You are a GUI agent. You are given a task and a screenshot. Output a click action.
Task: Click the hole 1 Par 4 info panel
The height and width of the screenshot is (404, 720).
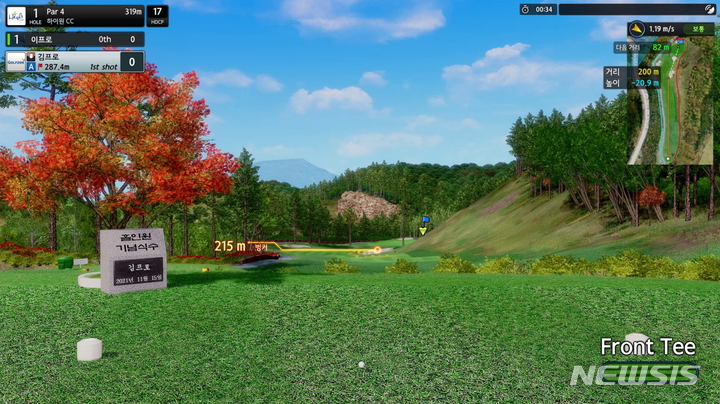(86, 16)
